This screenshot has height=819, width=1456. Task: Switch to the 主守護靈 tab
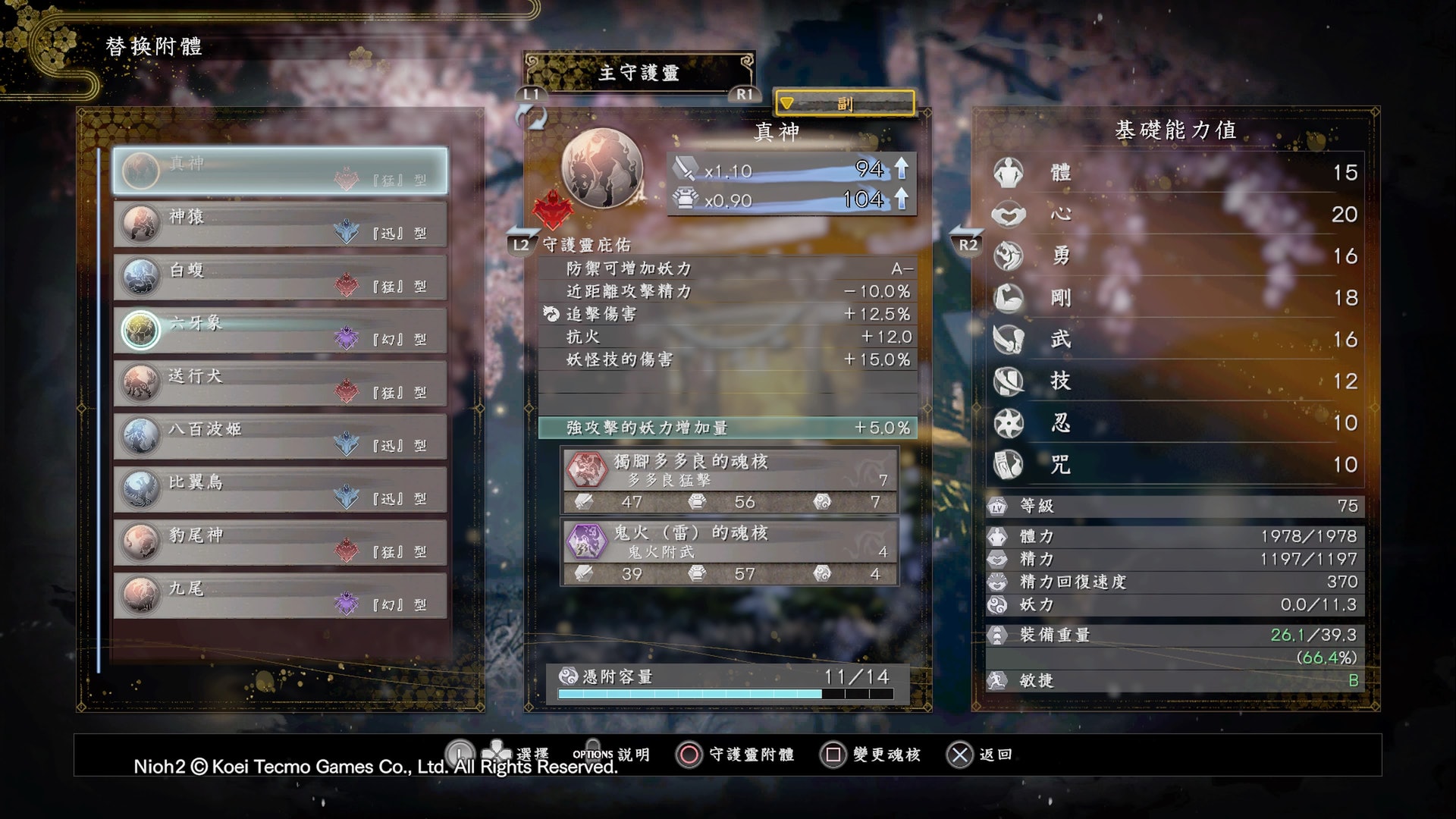(x=639, y=73)
